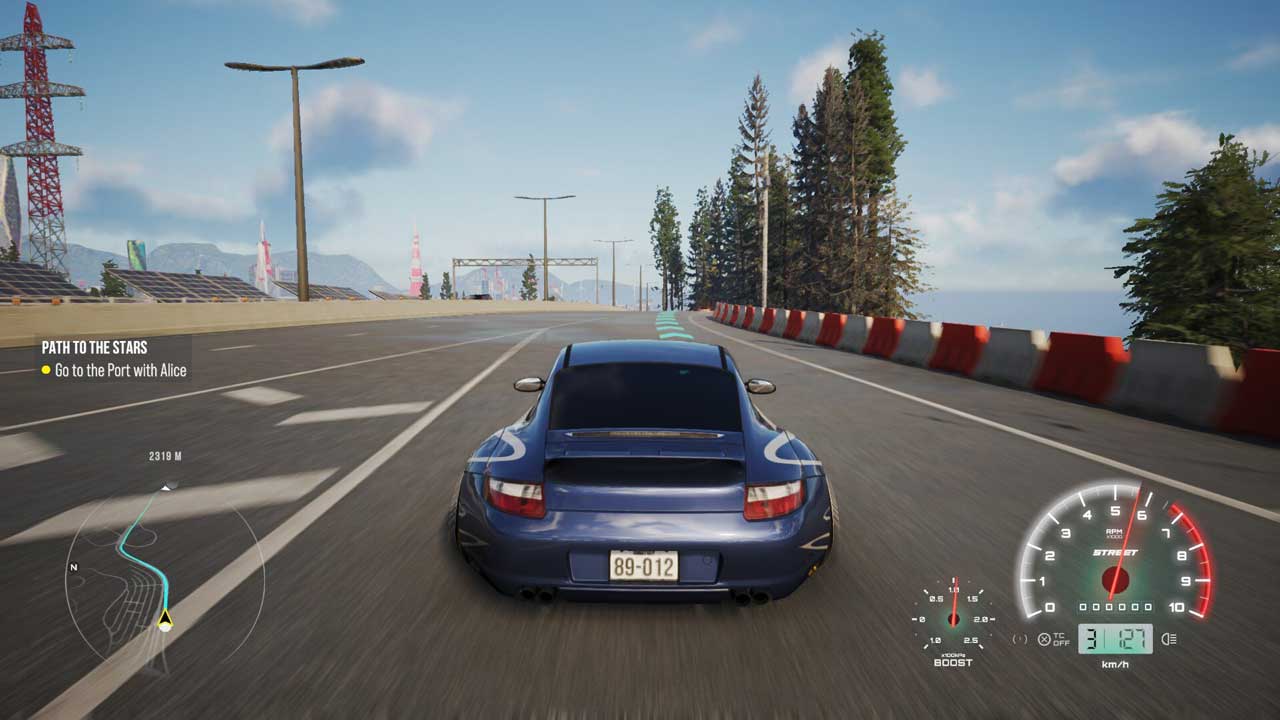Toggle the headlights indicator icon
The height and width of the screenshot is (720, 1280).
click(1169, 639)
